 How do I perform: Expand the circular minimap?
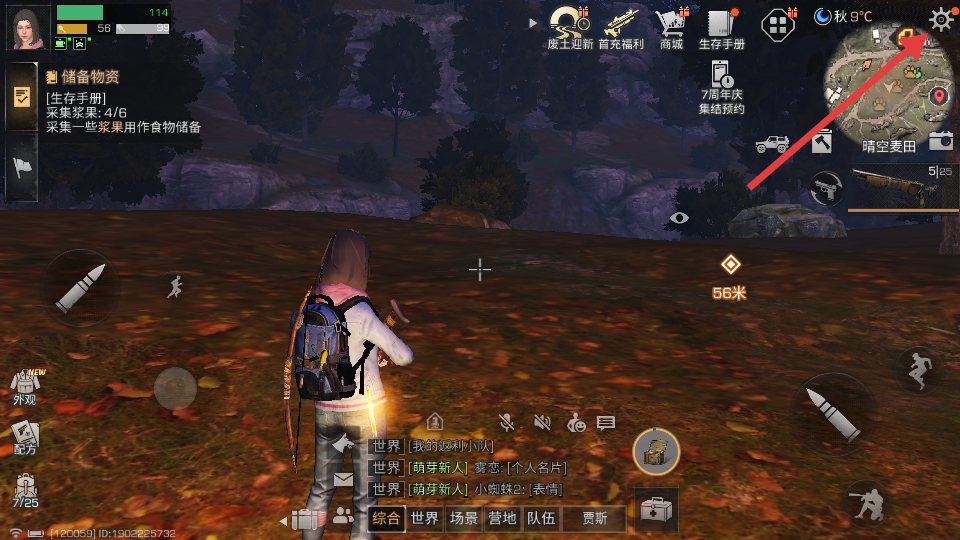tap(885, 90)
